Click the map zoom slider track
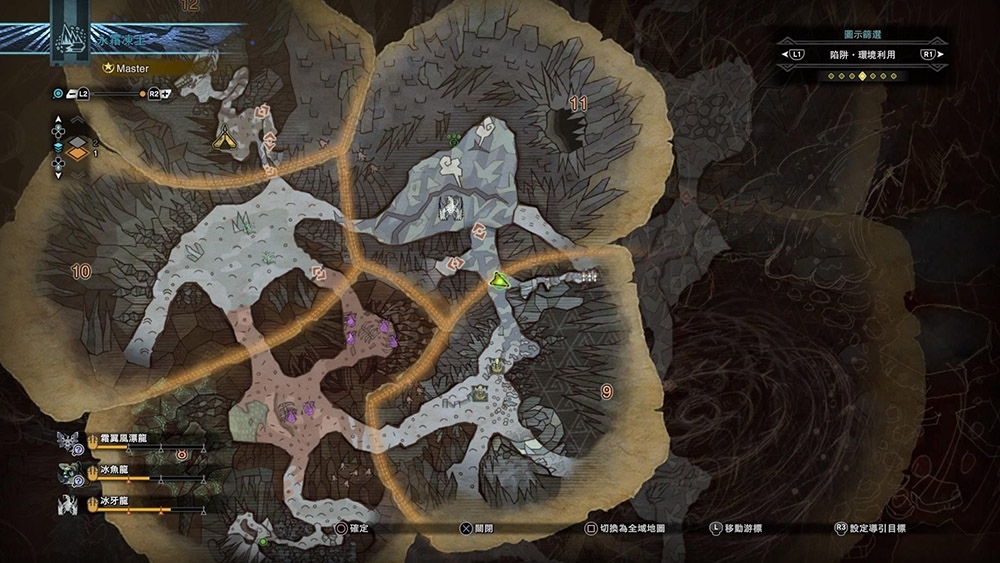 coord(120,94)
